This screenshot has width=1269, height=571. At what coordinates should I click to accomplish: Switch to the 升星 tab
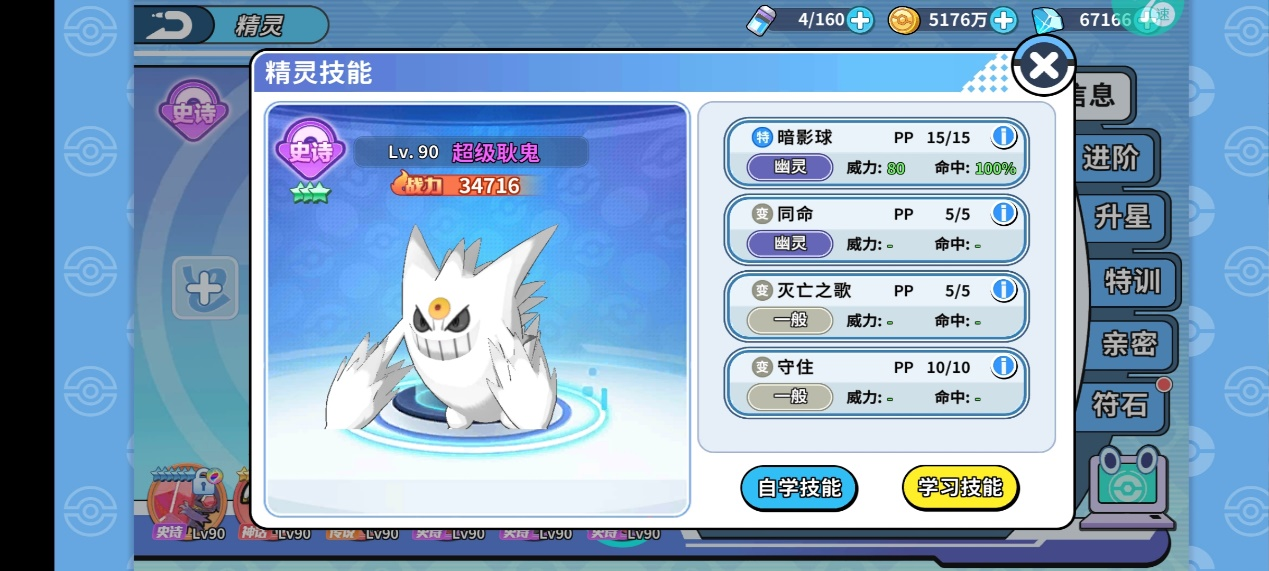[1122, 217]
